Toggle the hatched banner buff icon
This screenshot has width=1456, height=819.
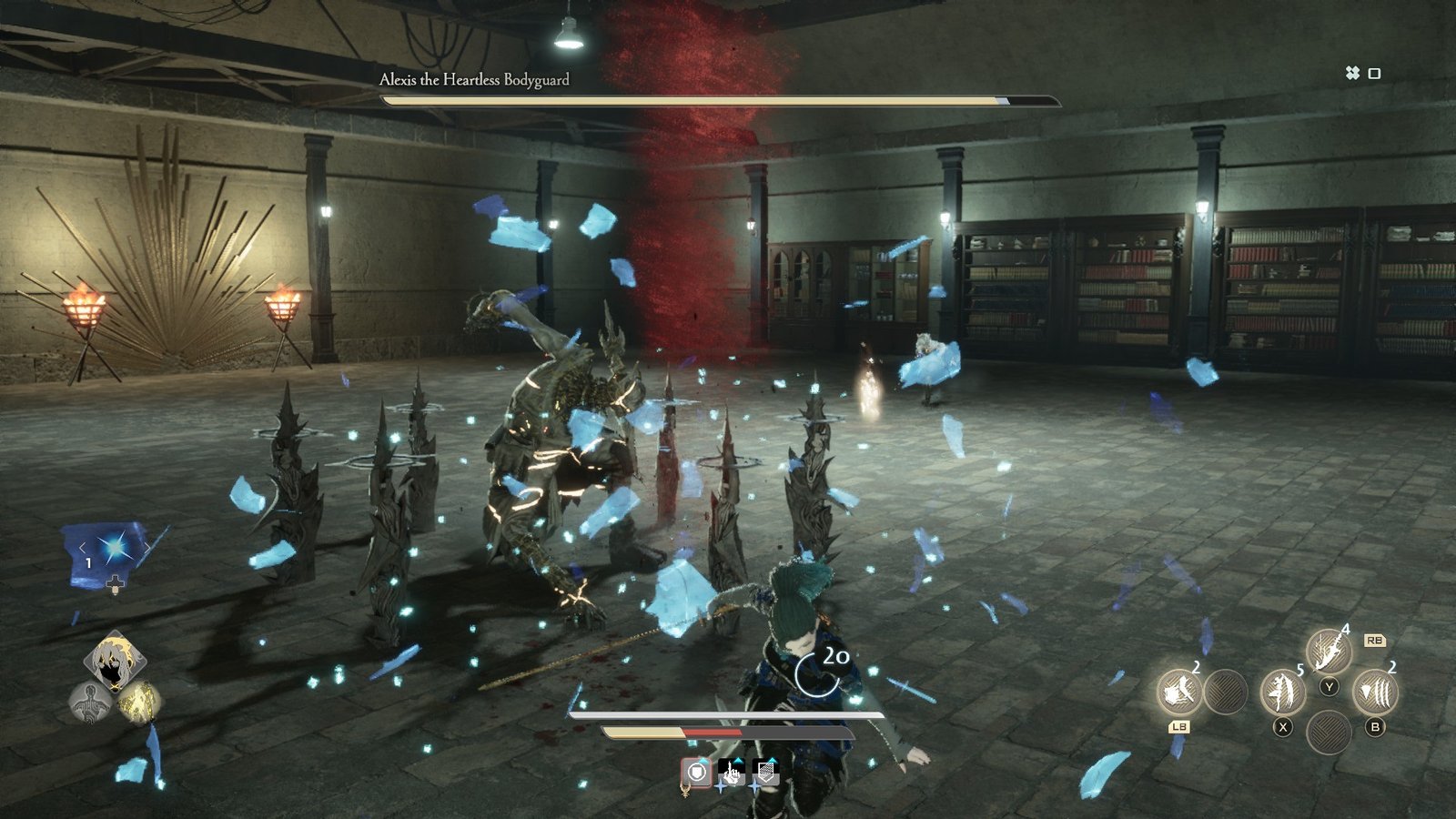point(766,772)
